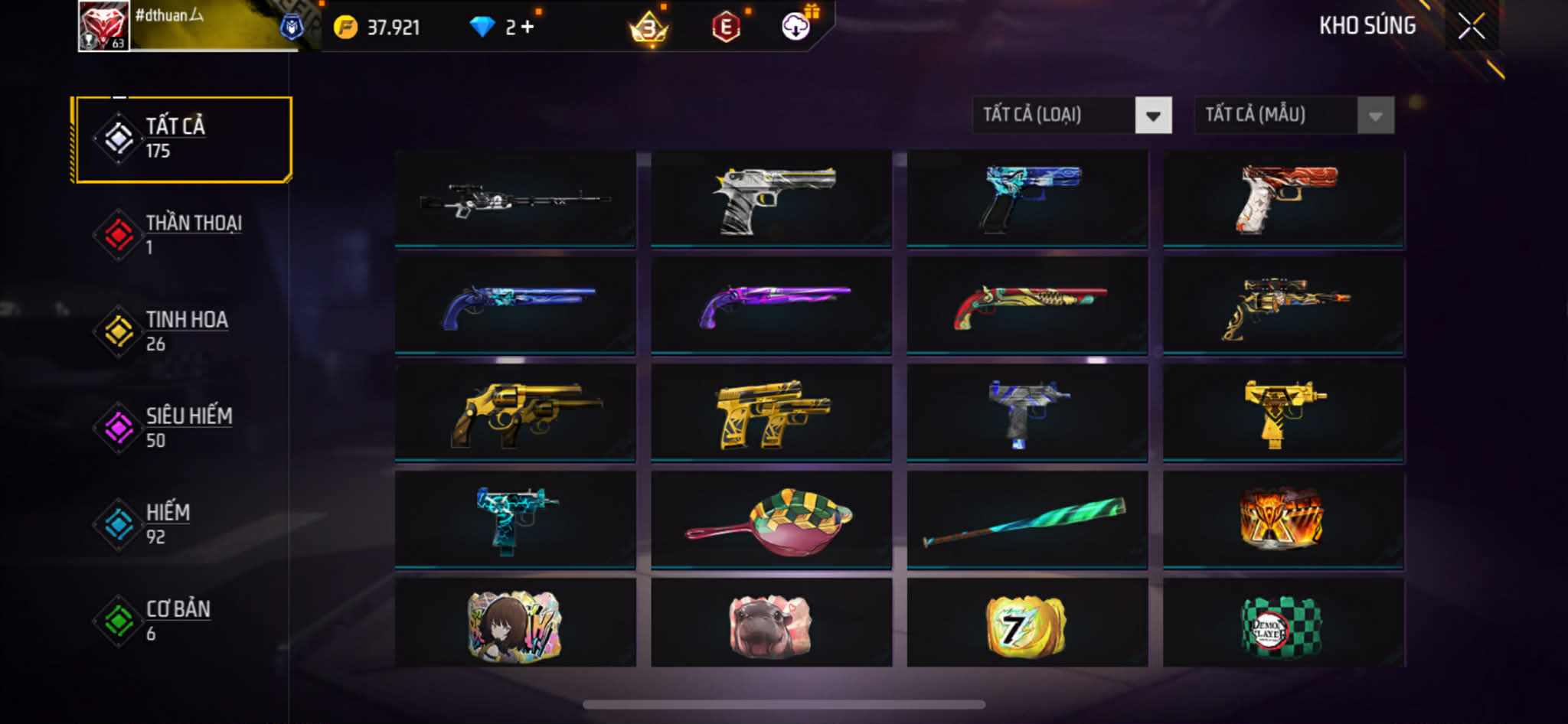
Task: Open the Siêu Hiếm rarity tab
Action: (x=182, y=428)
